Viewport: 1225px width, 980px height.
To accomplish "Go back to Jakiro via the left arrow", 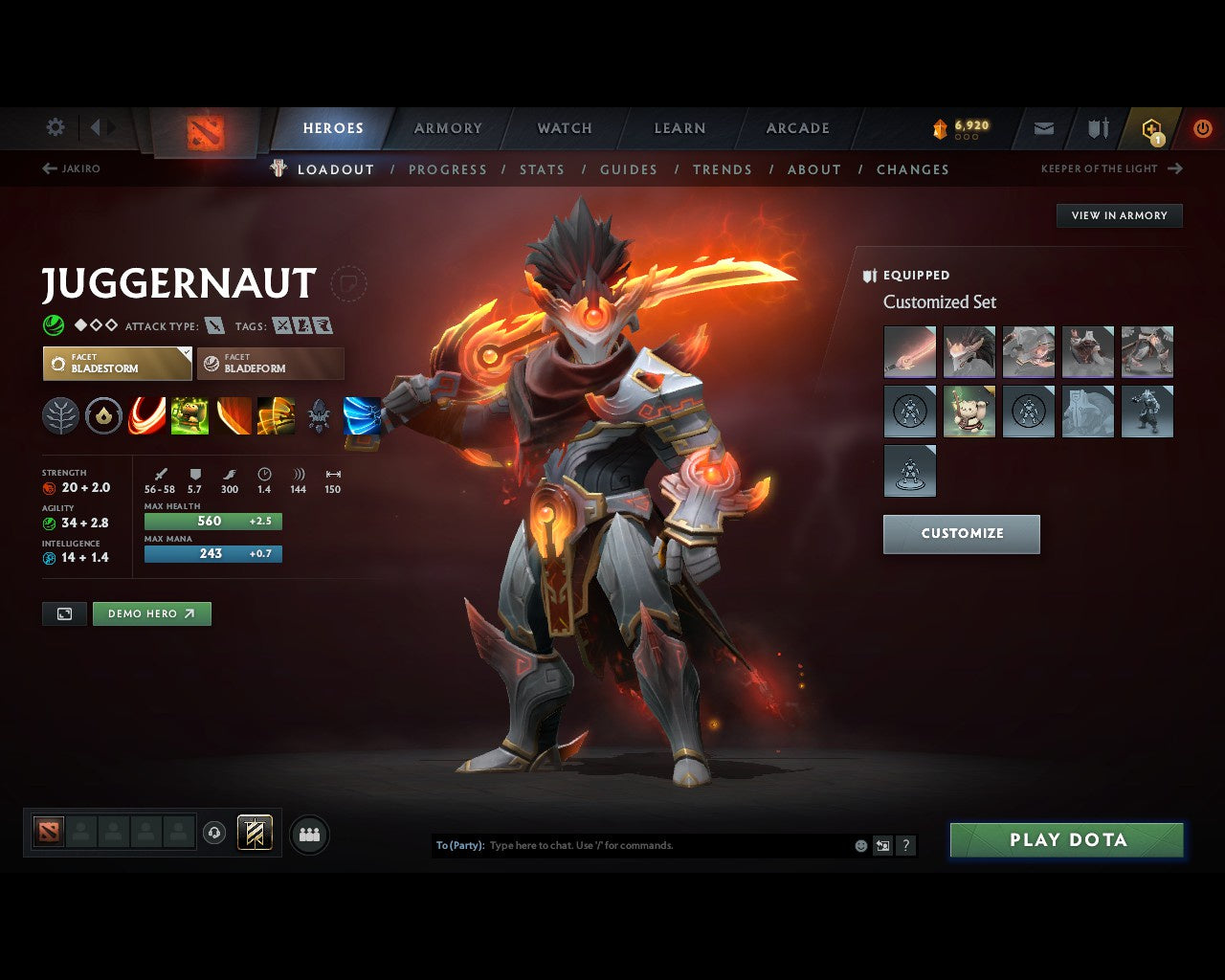I will click(48, 167).
